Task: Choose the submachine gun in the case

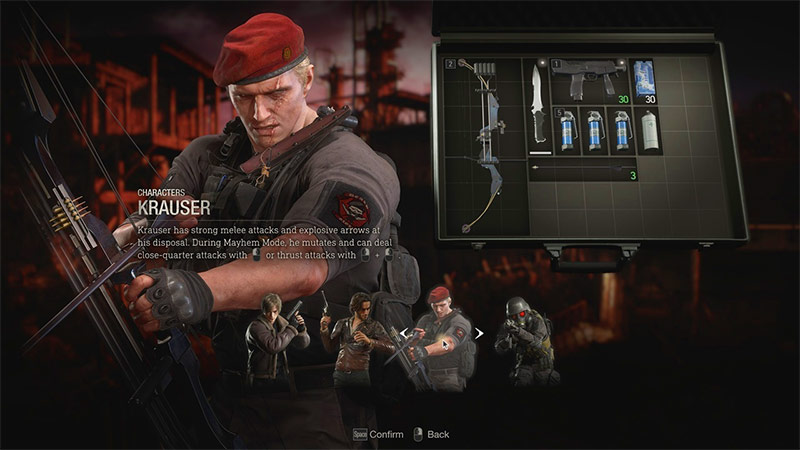Action: point(594,80)
